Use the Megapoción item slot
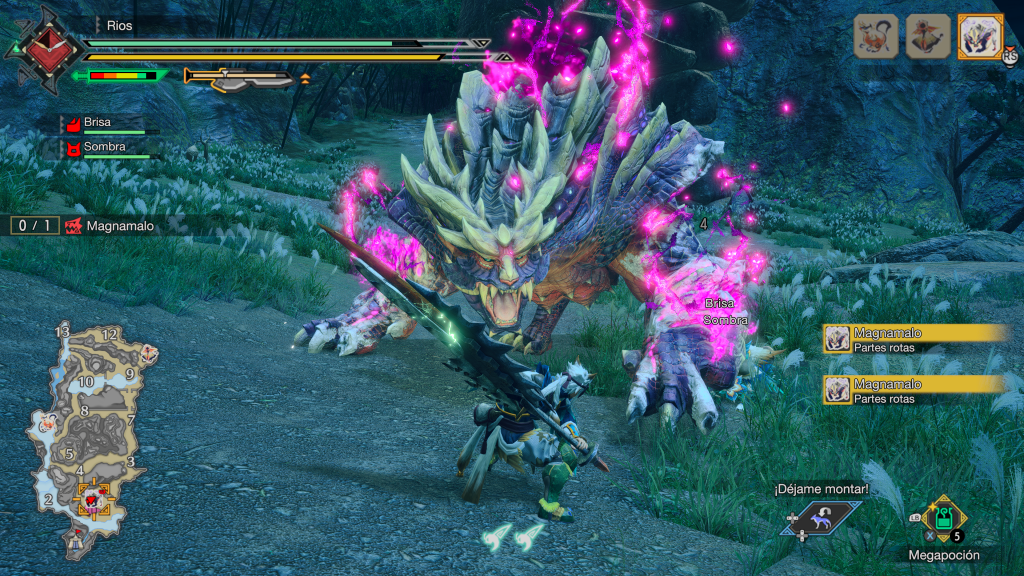Screen dimensions: 1024x576 (x=943, y=519)
